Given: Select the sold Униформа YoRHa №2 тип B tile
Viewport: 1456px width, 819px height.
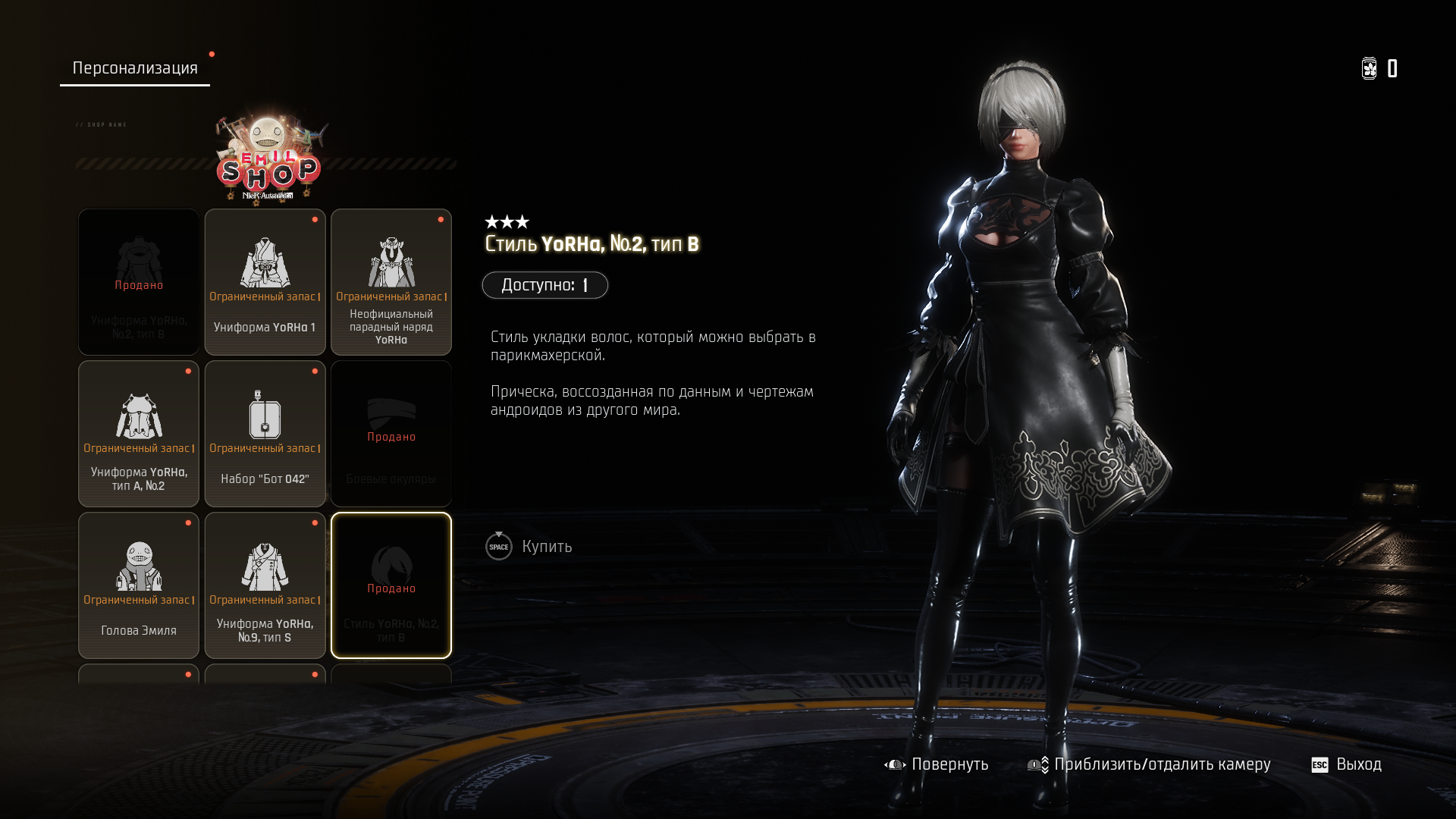Looking at the screenshot, I should tap(139, 282).
